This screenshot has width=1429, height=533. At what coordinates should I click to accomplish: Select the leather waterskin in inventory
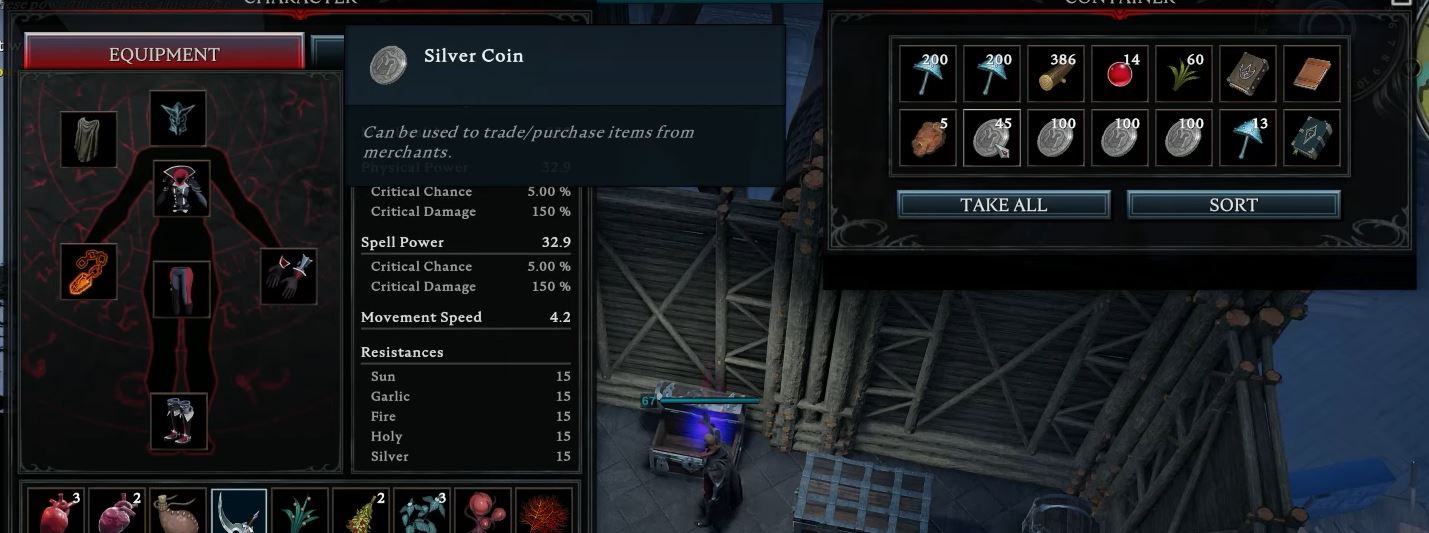(x=179, y=512)
